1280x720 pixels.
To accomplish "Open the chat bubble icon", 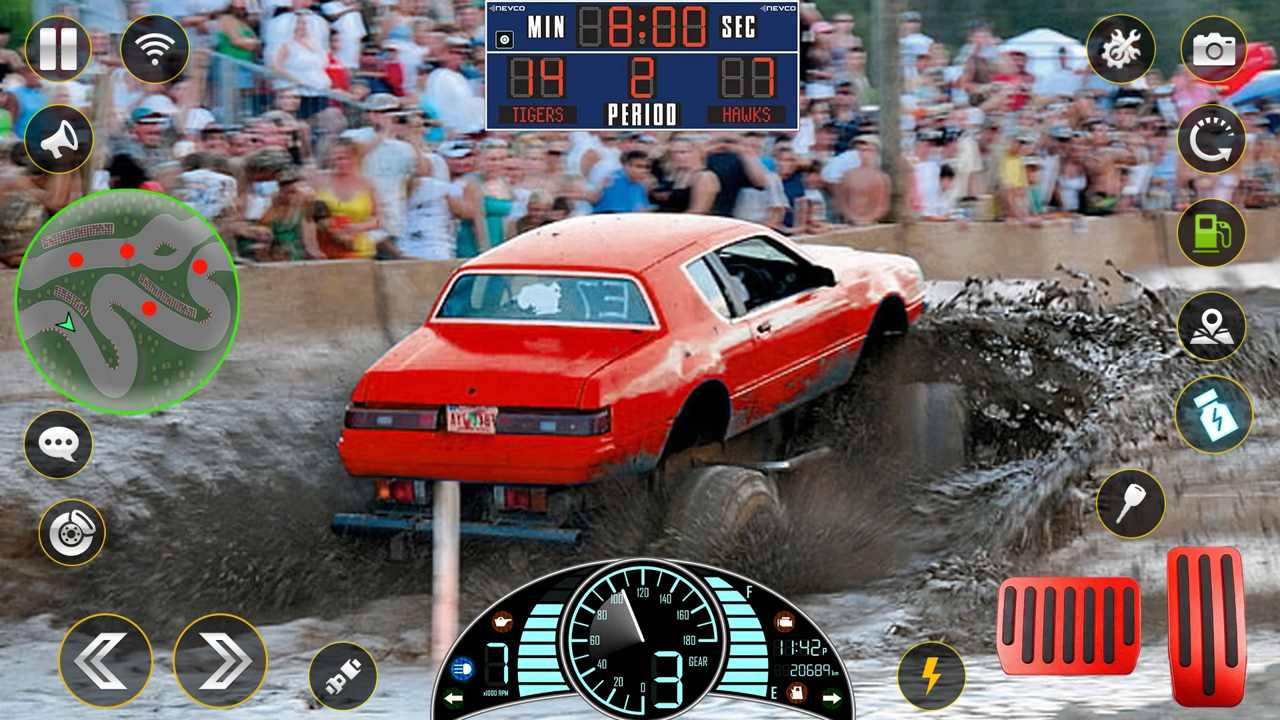I will pos(58,443).
